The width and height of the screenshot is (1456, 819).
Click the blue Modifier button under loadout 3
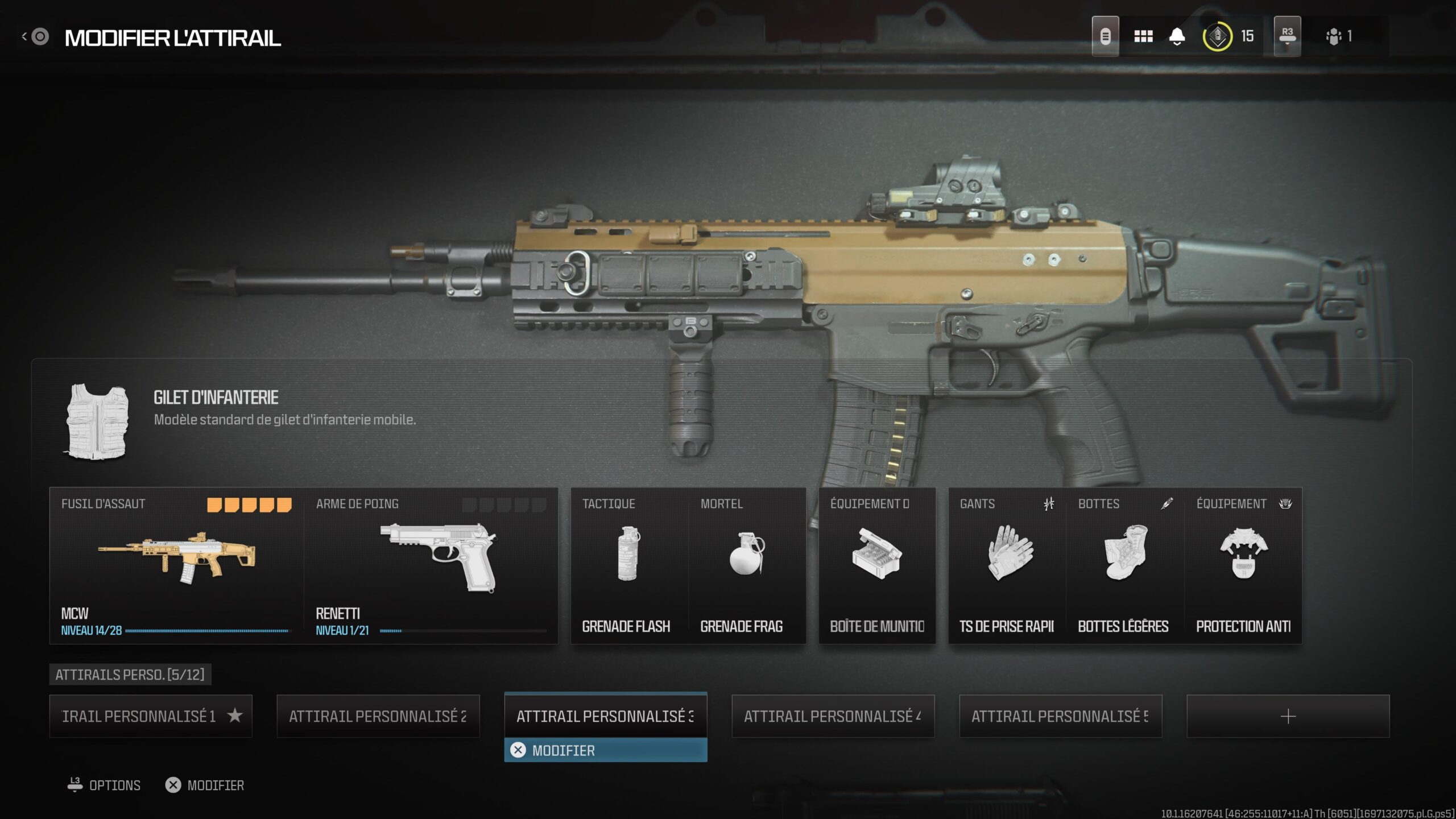coord(606,750)
